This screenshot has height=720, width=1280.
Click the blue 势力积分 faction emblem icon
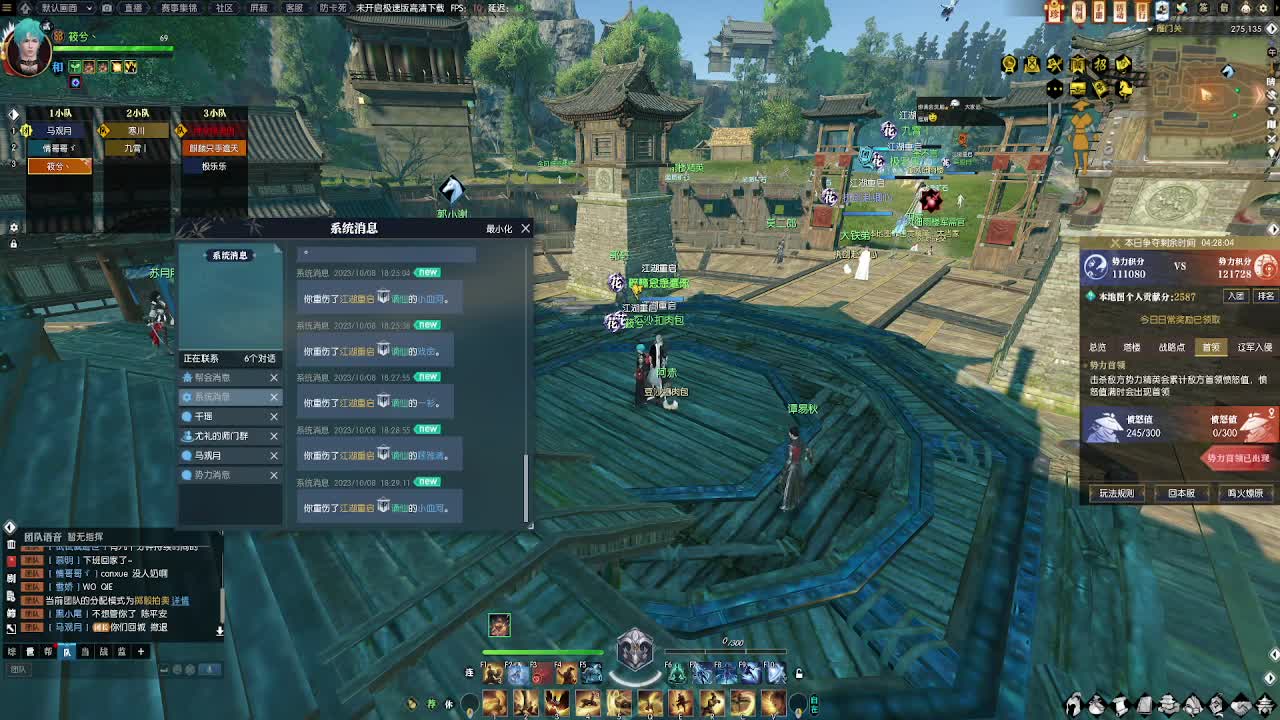click(x=1094, y=267)
